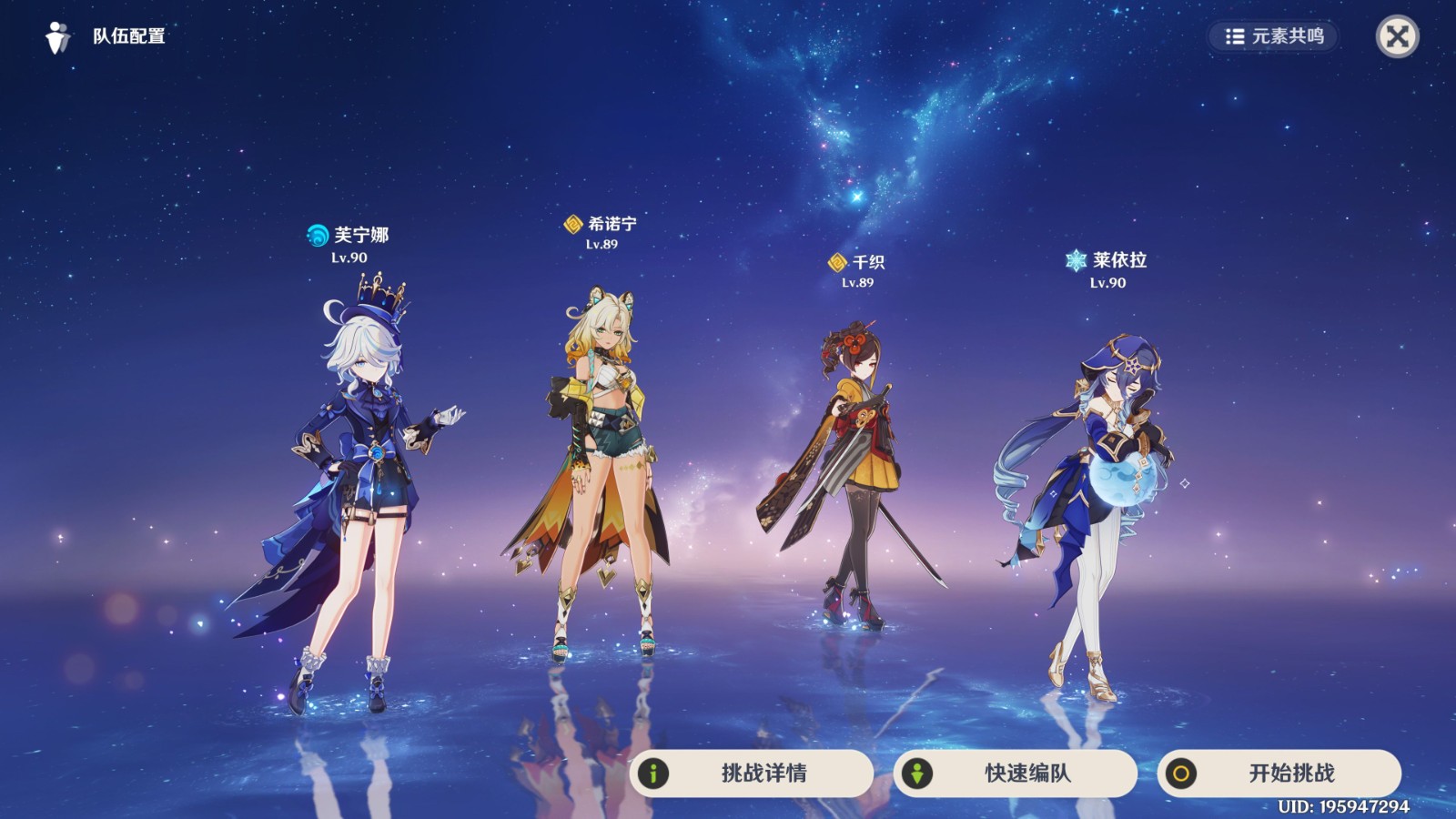Open the 元素共鸣 elemental resonance panel
Viewport: 1456px width, 819px height.
tap(1274, 36)
